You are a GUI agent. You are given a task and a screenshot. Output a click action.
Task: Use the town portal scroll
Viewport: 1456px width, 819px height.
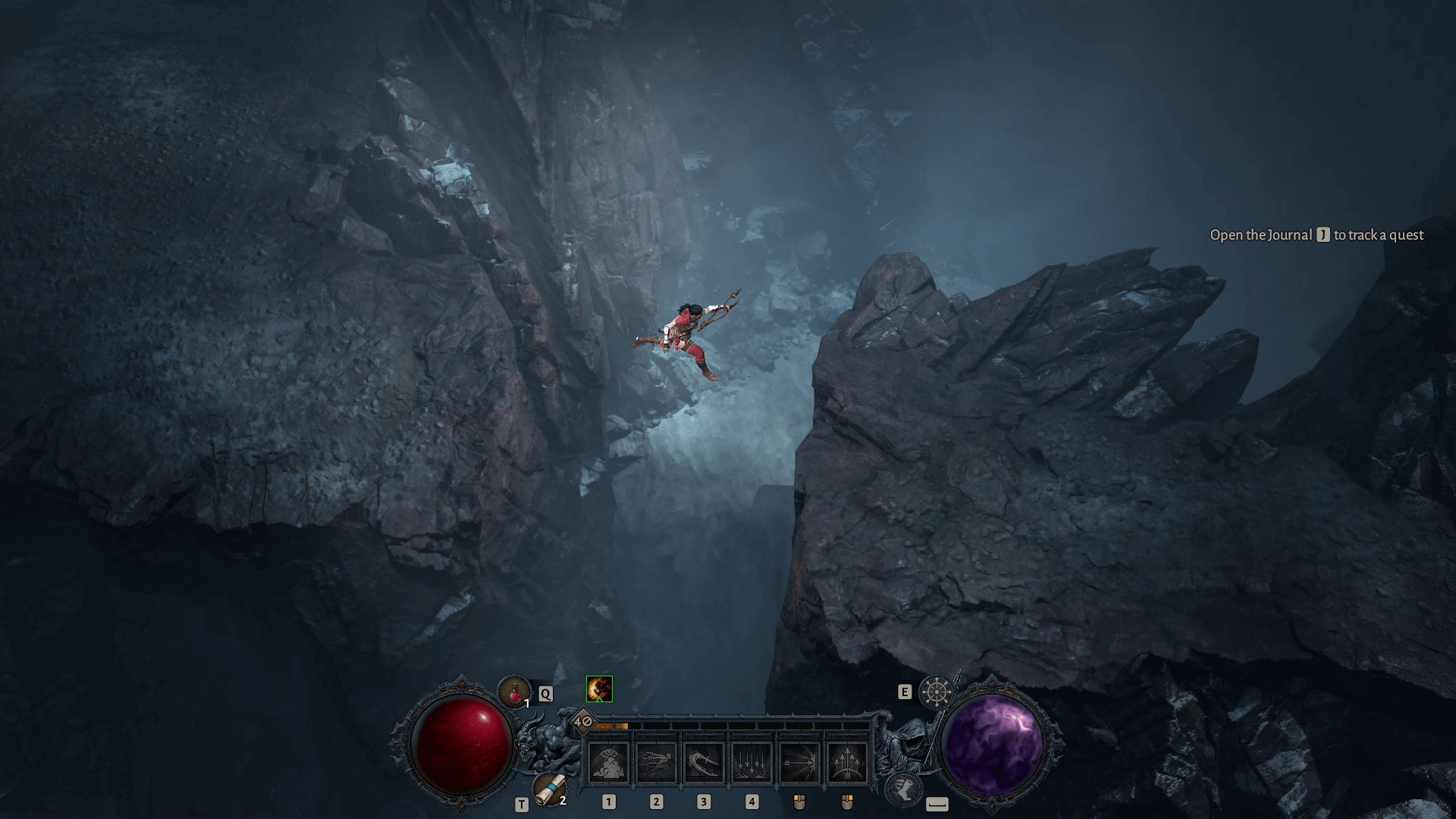pos(548,789)
